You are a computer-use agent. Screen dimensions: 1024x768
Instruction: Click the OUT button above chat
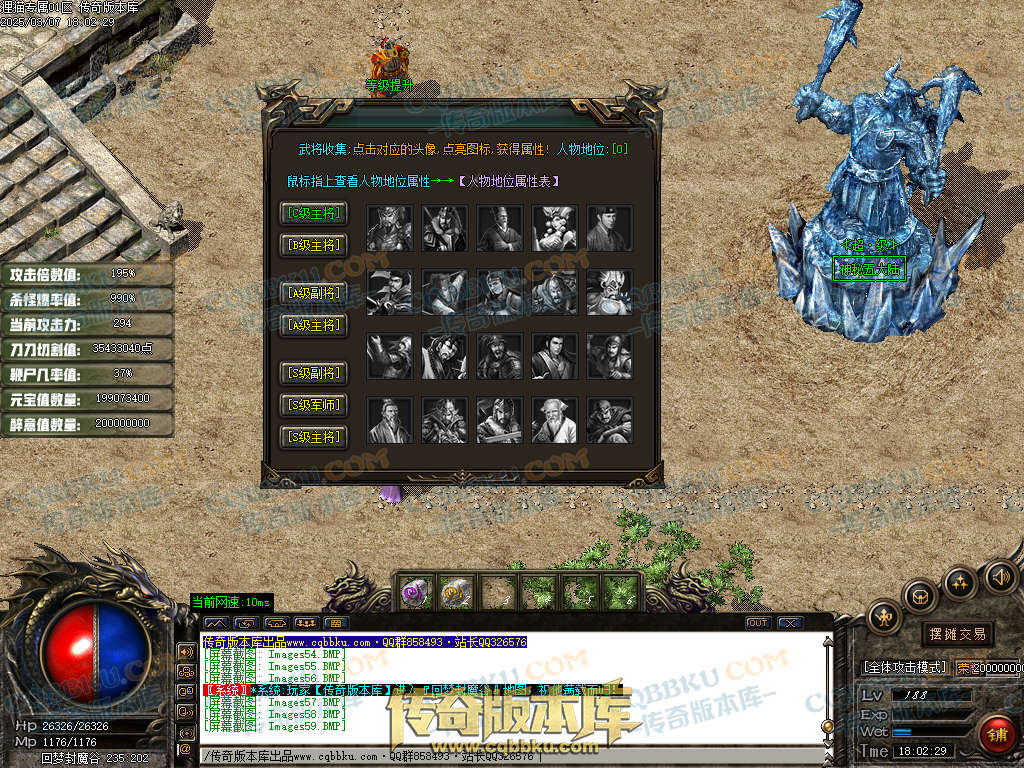click(x=758, y=623)
